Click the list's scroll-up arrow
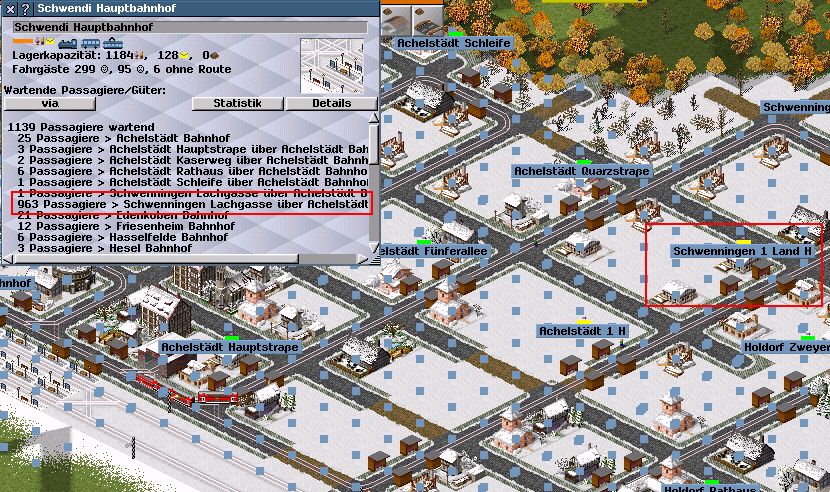 point(374,118)
